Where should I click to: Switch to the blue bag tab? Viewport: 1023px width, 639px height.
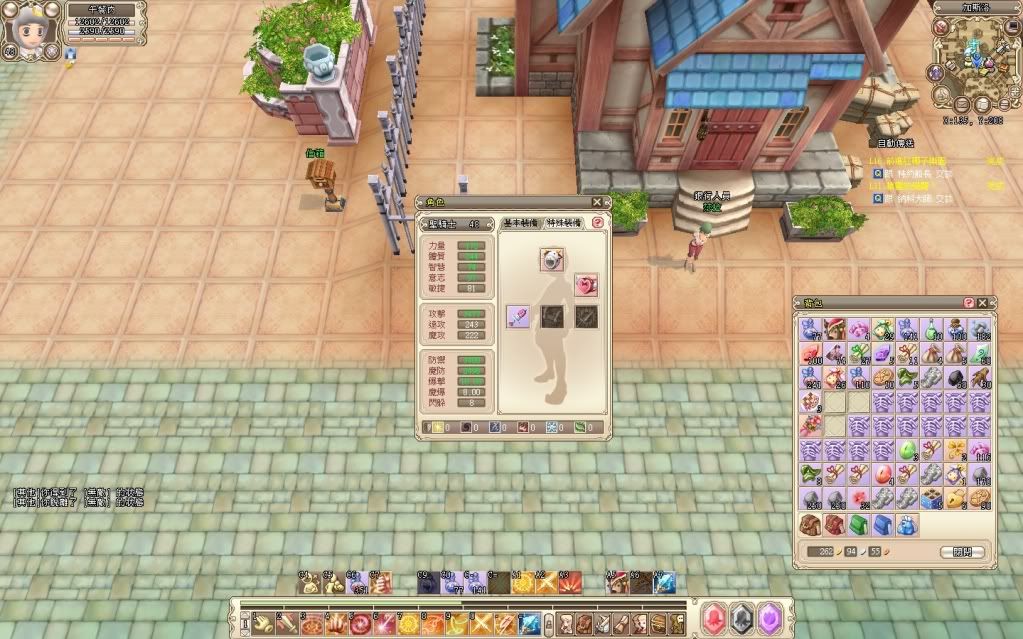pos(883,525)
